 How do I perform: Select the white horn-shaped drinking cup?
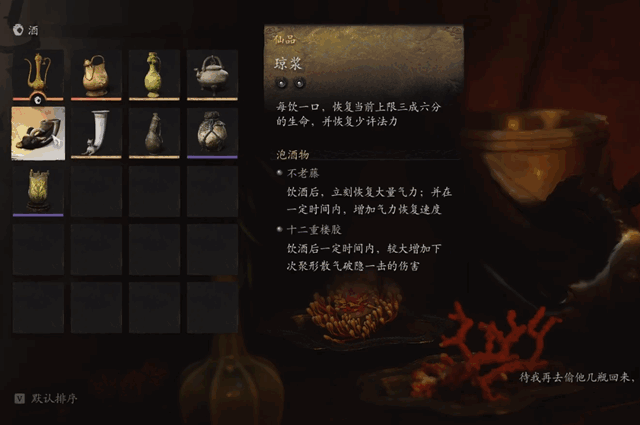(x=96, y=133)
